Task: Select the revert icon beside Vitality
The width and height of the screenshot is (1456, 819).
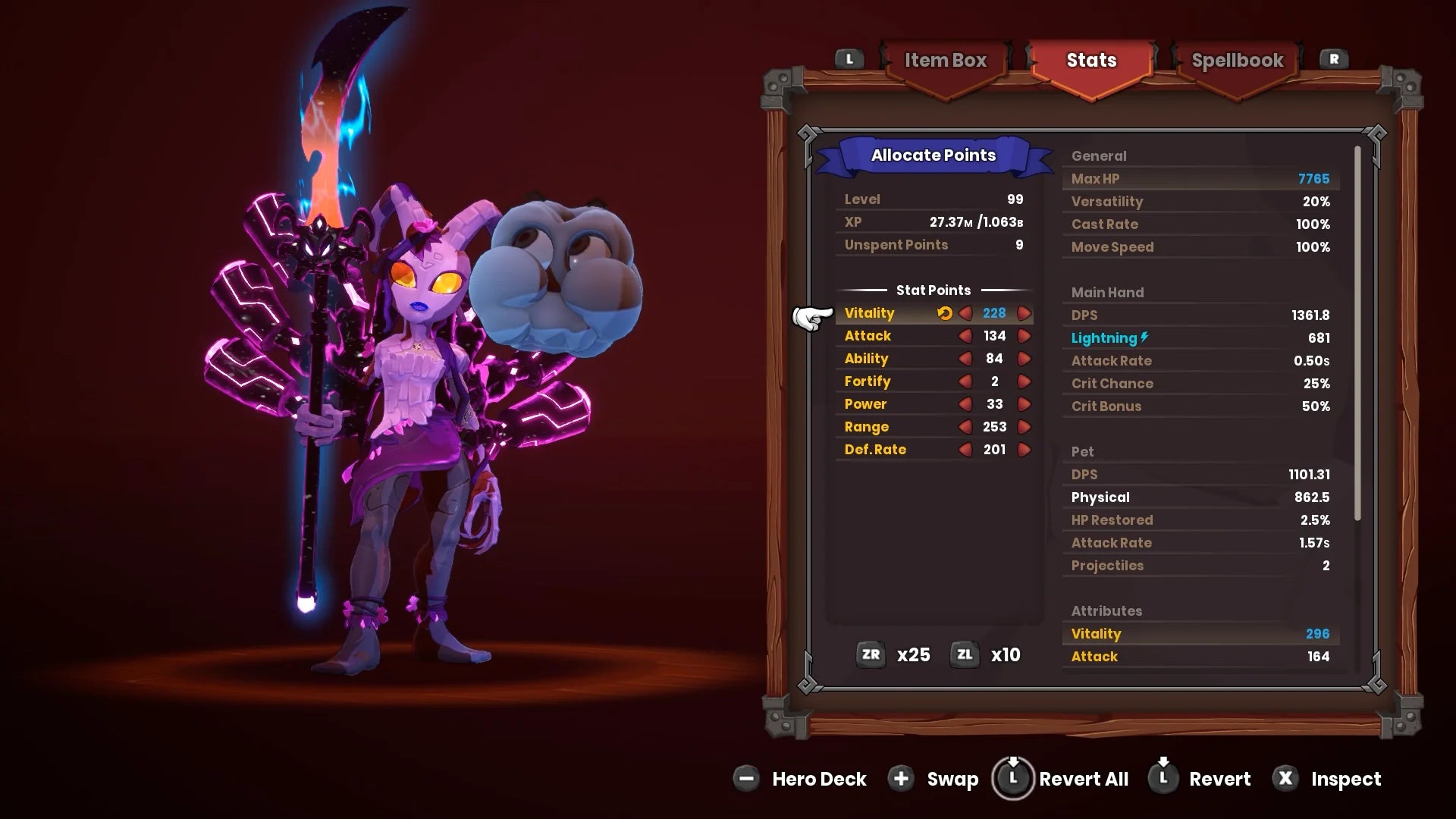Action: point(943,312)
